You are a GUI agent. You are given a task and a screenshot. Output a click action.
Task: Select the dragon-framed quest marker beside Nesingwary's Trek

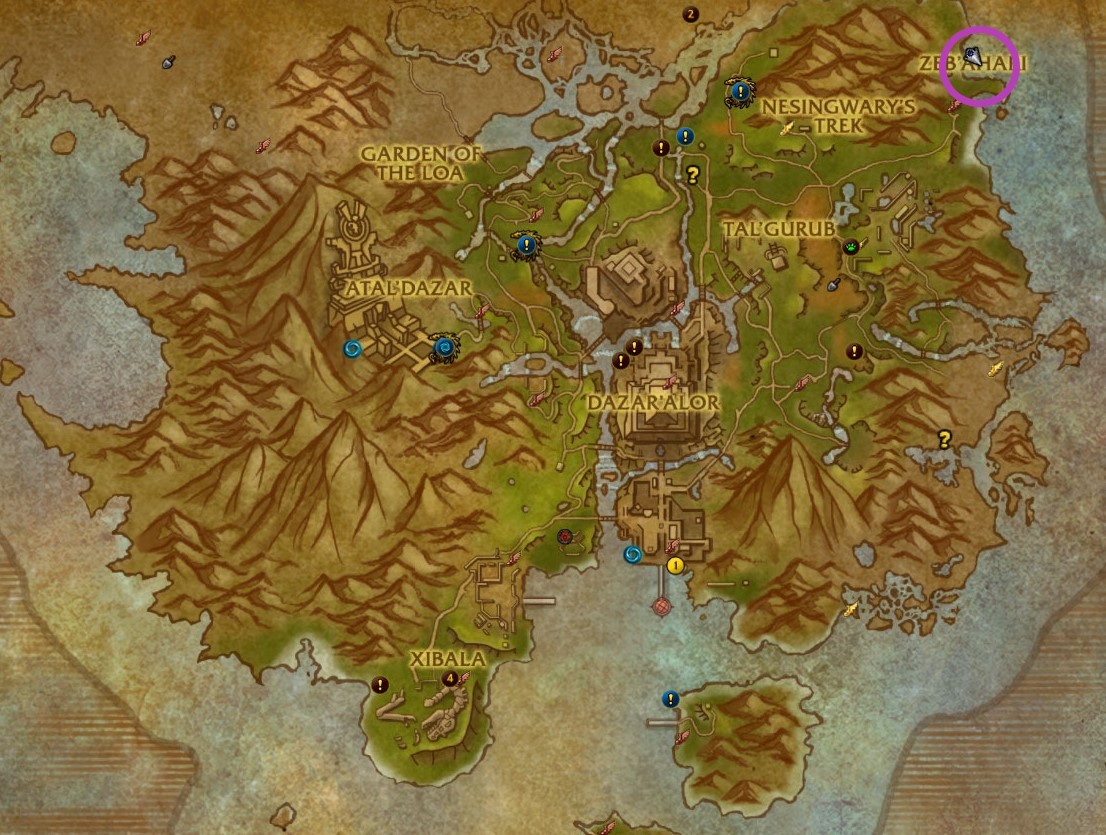[739, 92]
